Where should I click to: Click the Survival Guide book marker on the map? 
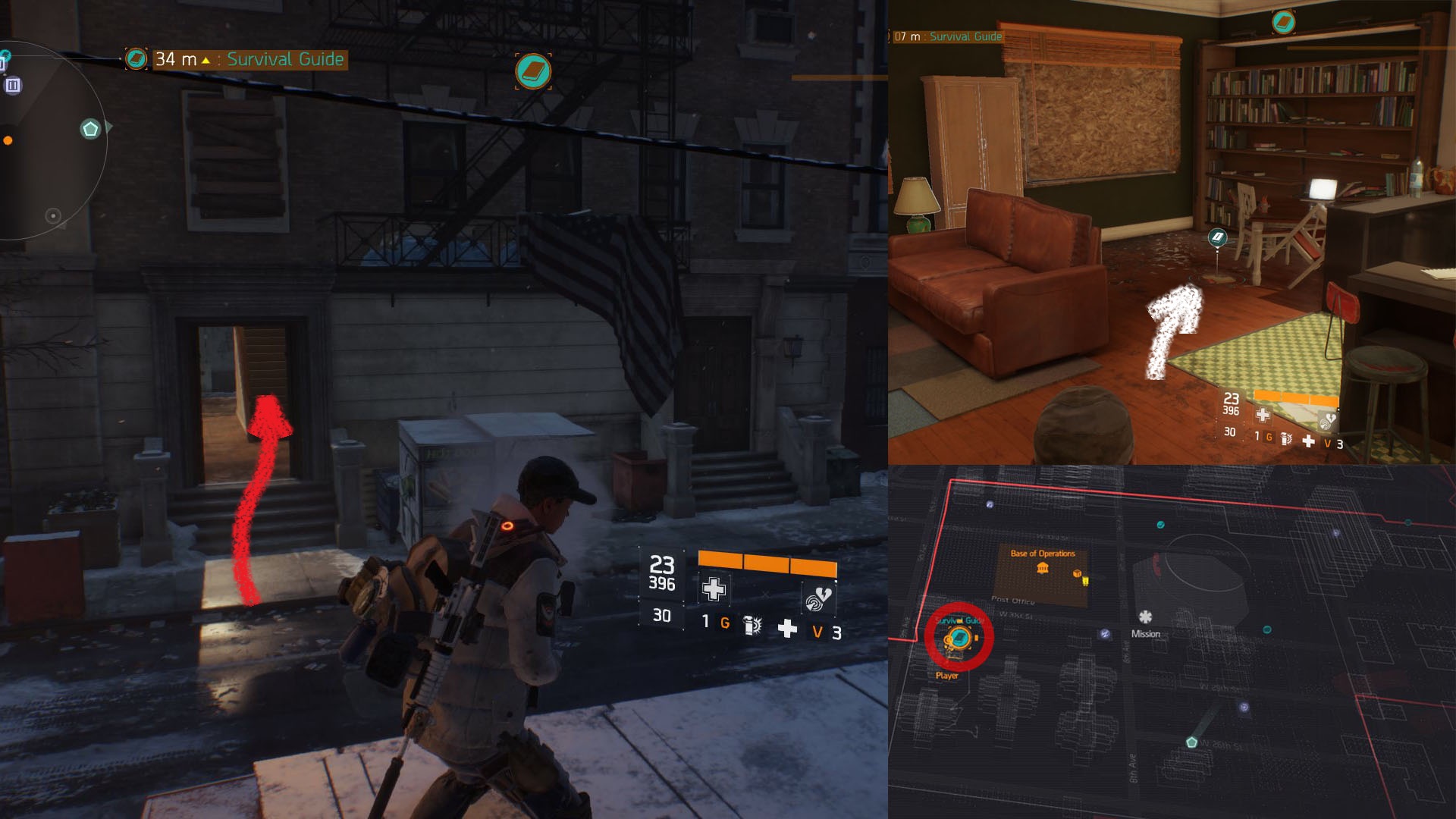coord(959,638)
